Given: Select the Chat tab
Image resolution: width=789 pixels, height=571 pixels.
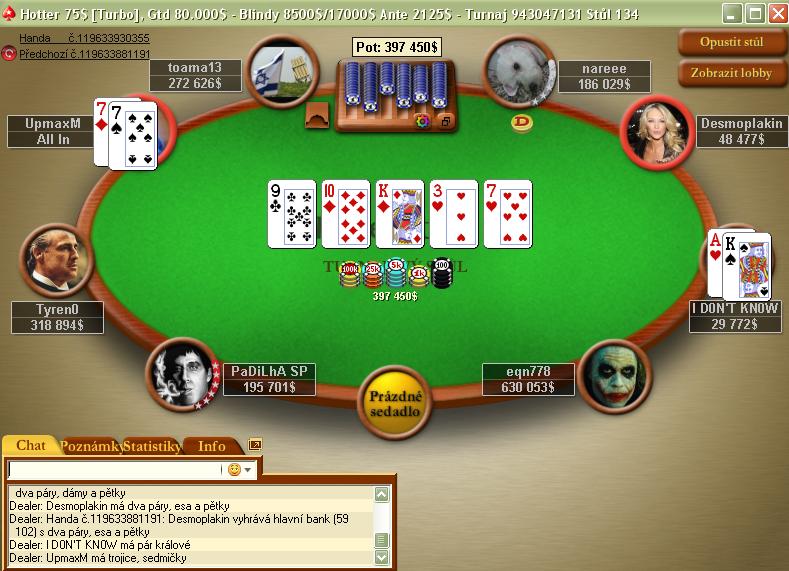Looking at the screenshot, I should [31, 446].
